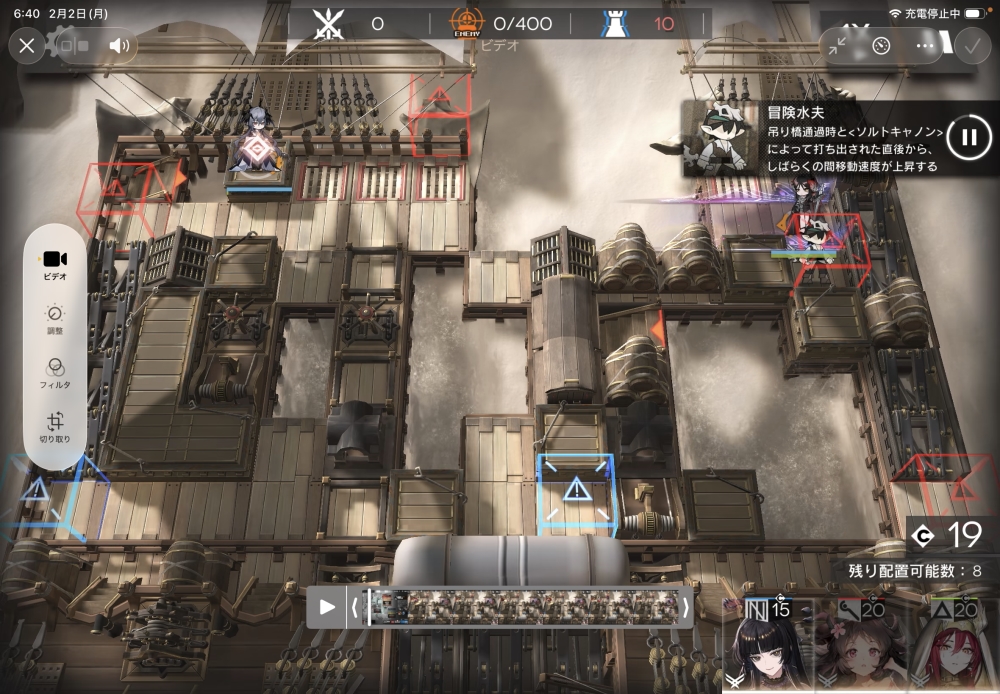Open the 調整 (Adjust) editing tool
This screenshot has width=1000, height=694.
[55, 320]
